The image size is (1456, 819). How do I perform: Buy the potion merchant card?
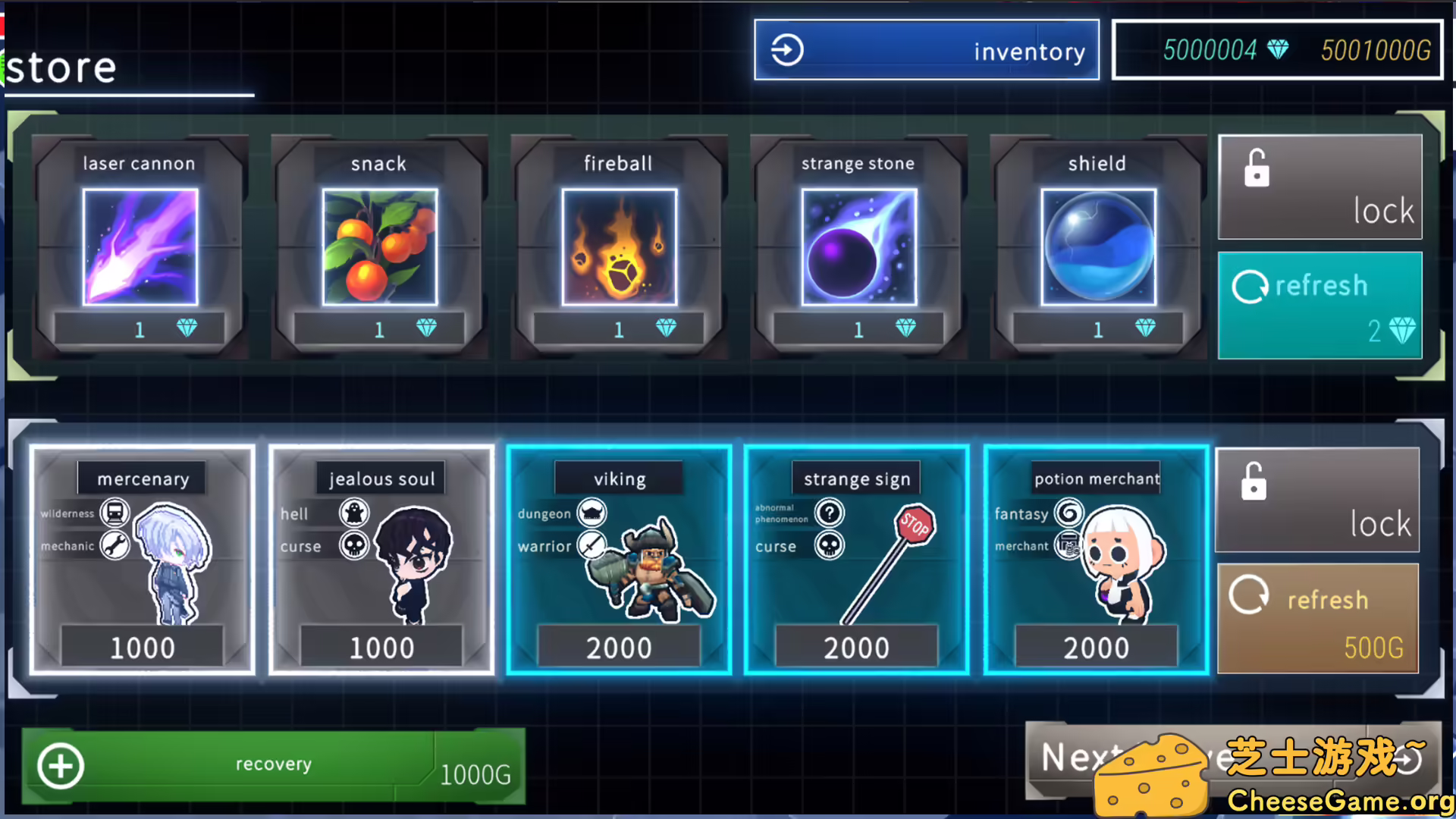pyautogui.click(x=1096, y=560)
